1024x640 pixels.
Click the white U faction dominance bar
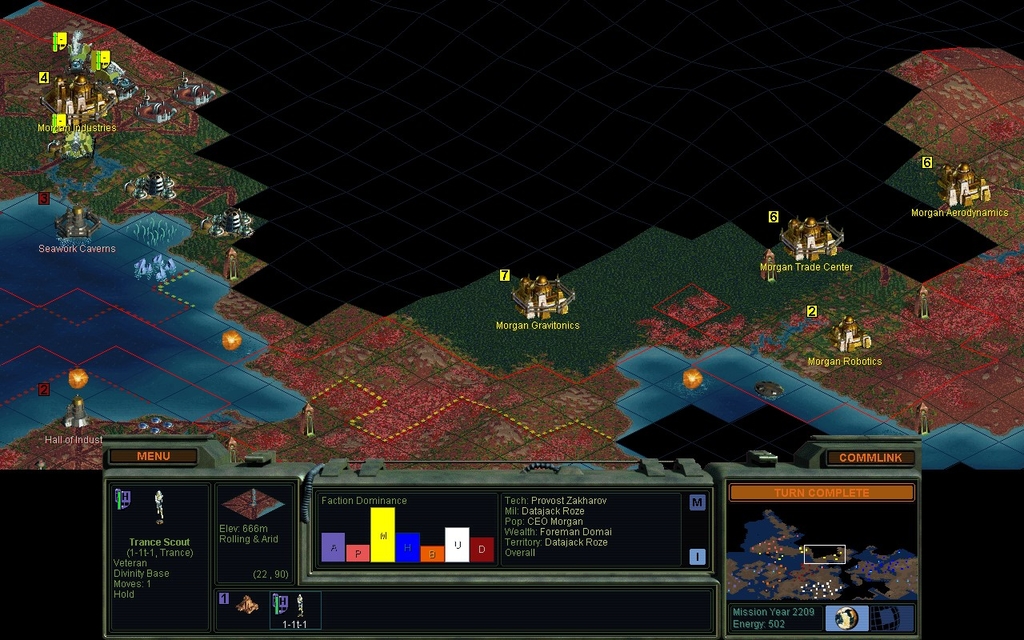tap(457, 545)
